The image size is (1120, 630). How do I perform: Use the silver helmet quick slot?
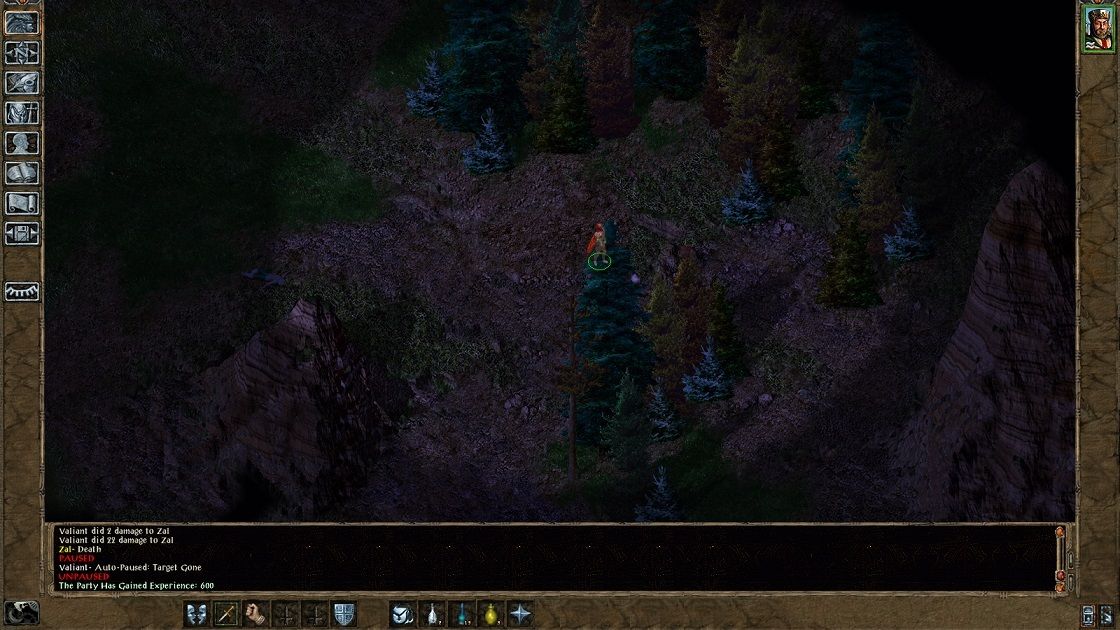[x=403, y=613]
